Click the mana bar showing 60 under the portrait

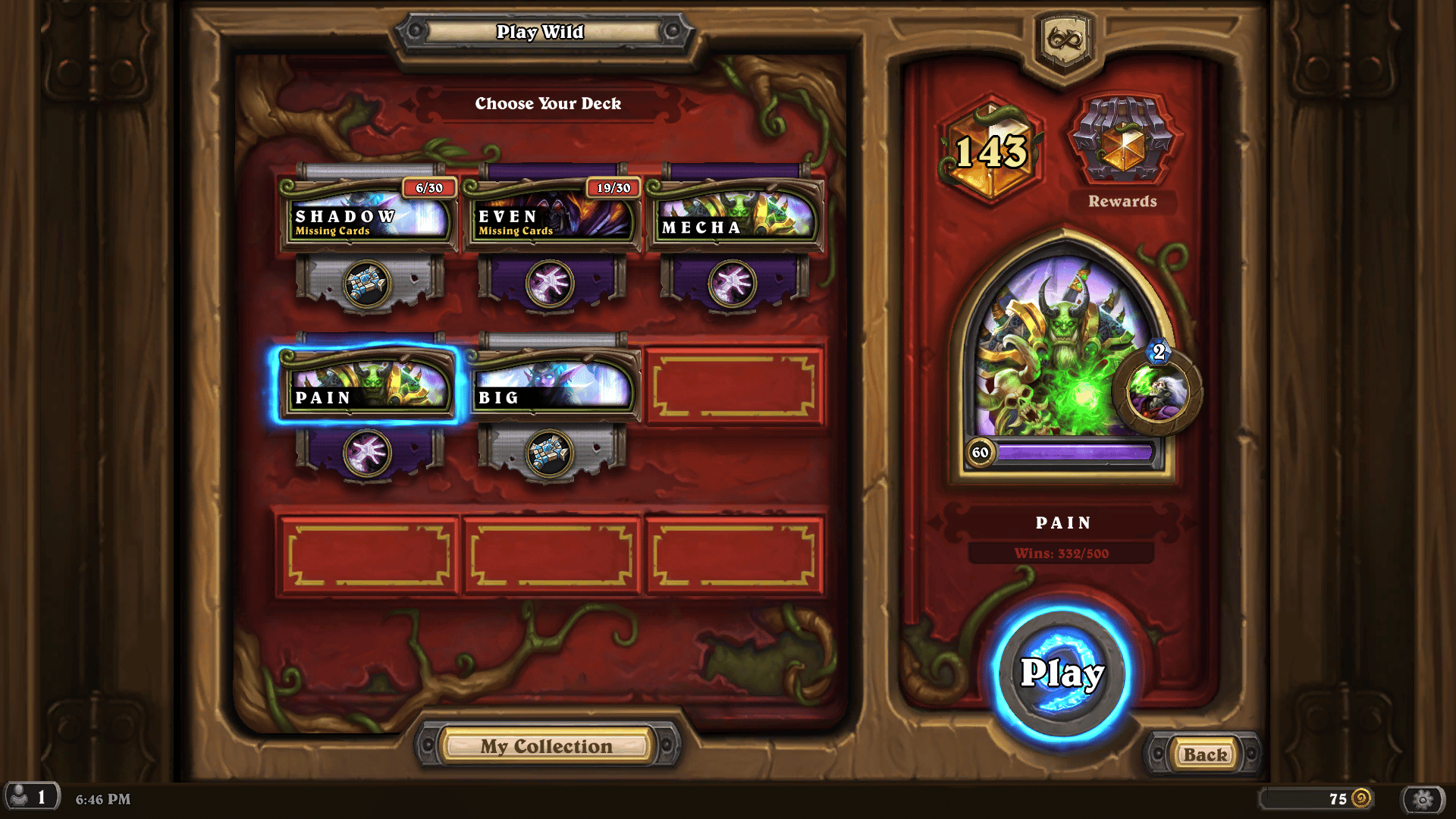pos(1054,452)
